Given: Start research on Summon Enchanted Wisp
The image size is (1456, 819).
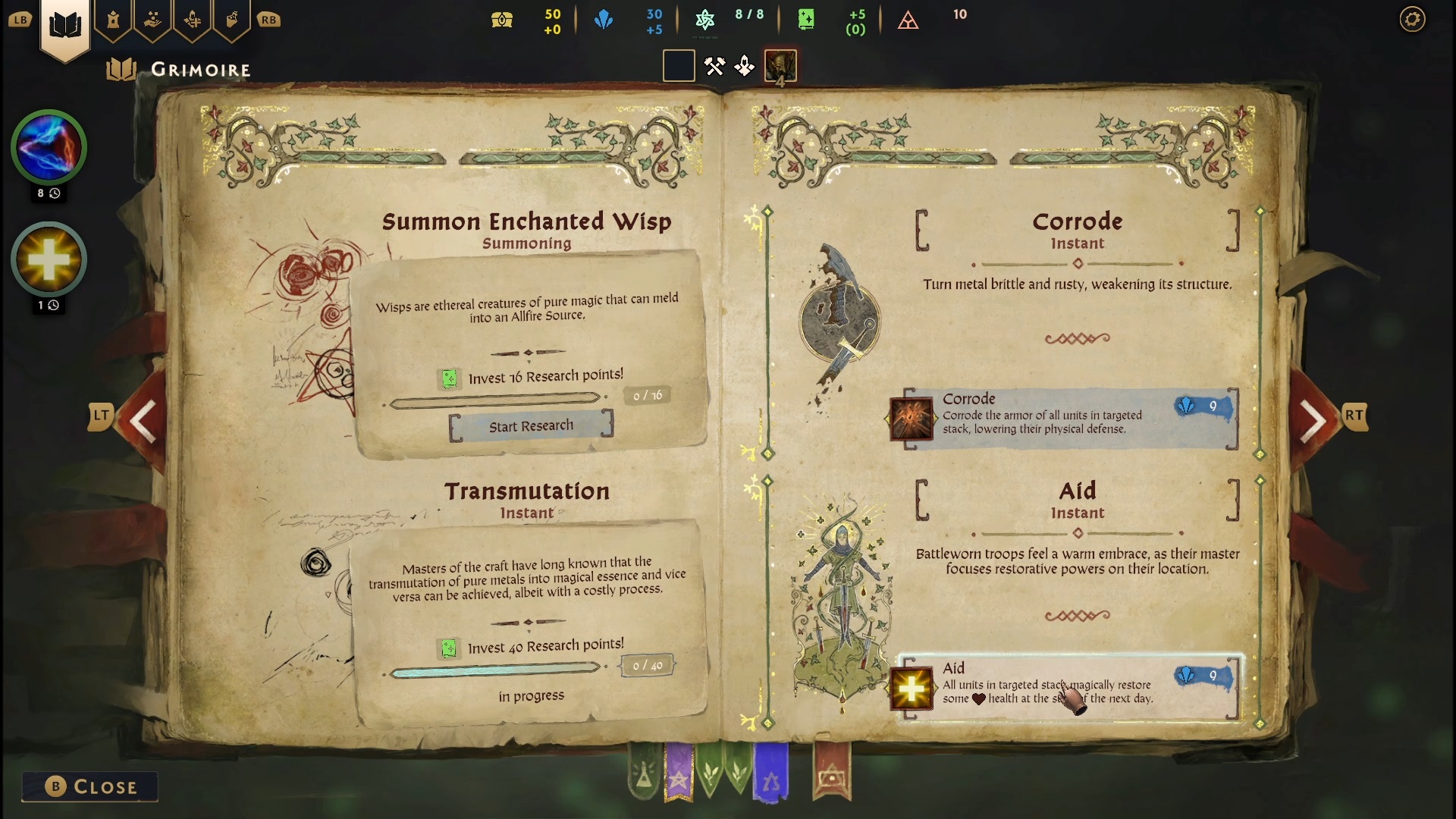Looking at the screenshot, I should point(531,426).
